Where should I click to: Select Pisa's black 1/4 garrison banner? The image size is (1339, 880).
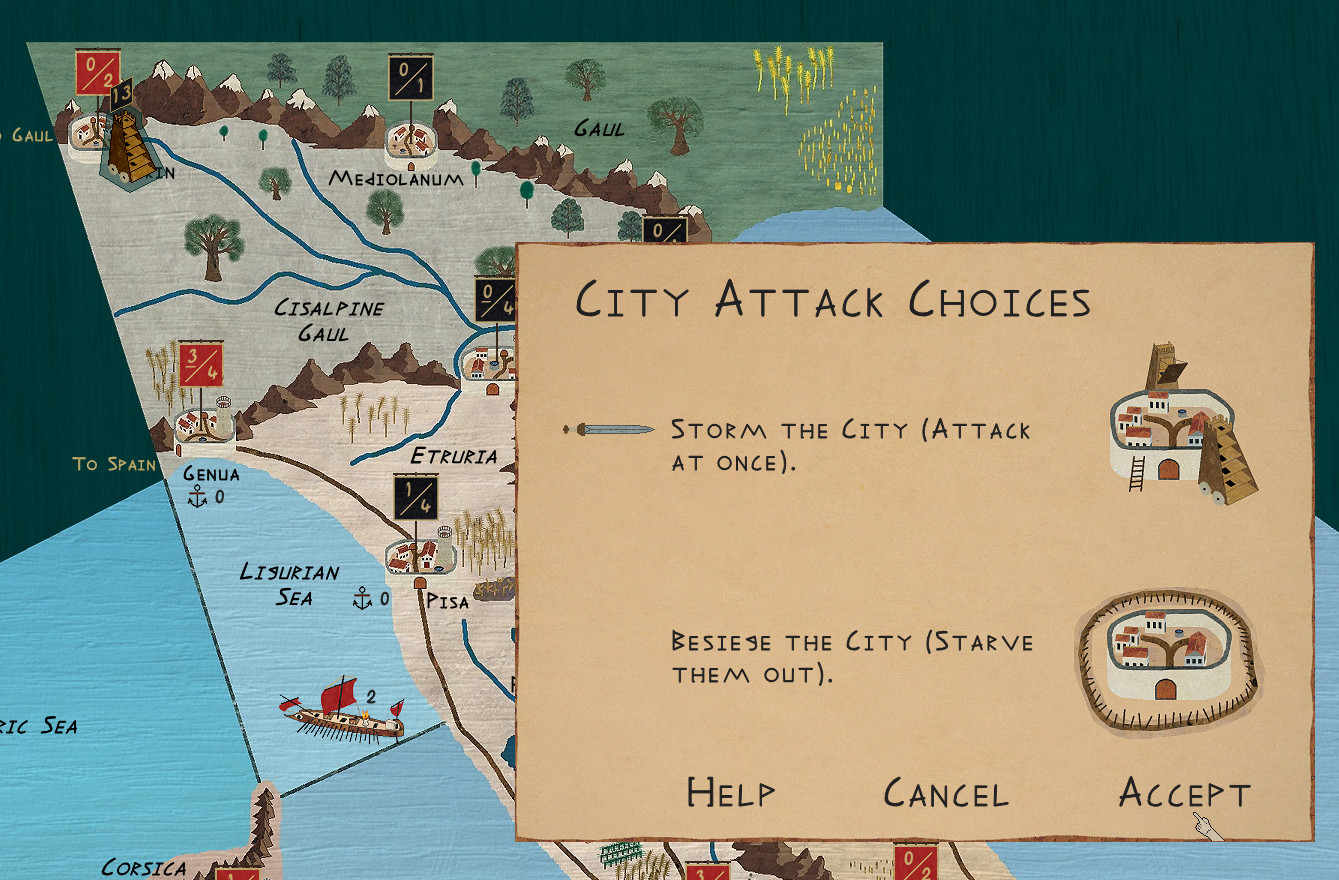415,497
